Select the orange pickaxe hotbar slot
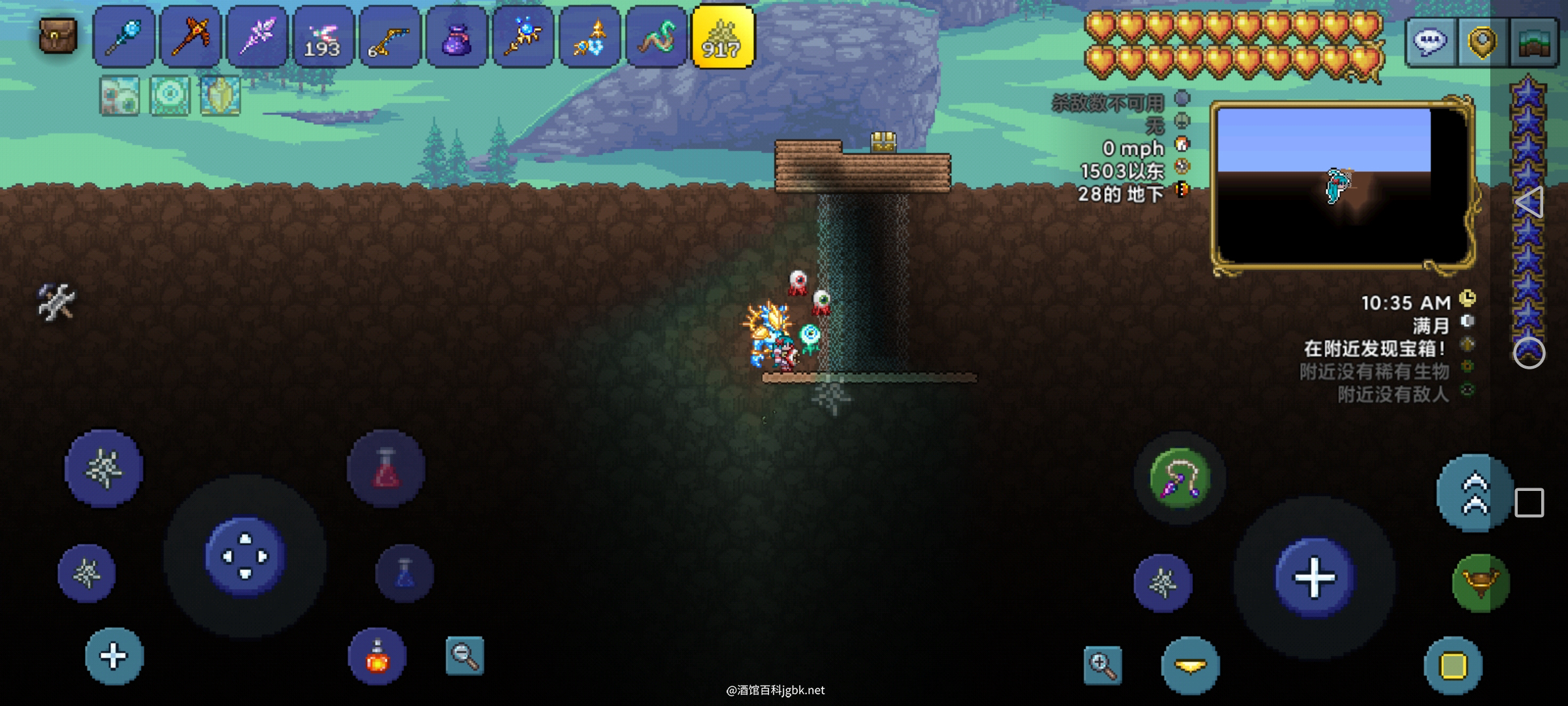The height and width of the screenshot is (706, 1568). click(x=190, y=37)
